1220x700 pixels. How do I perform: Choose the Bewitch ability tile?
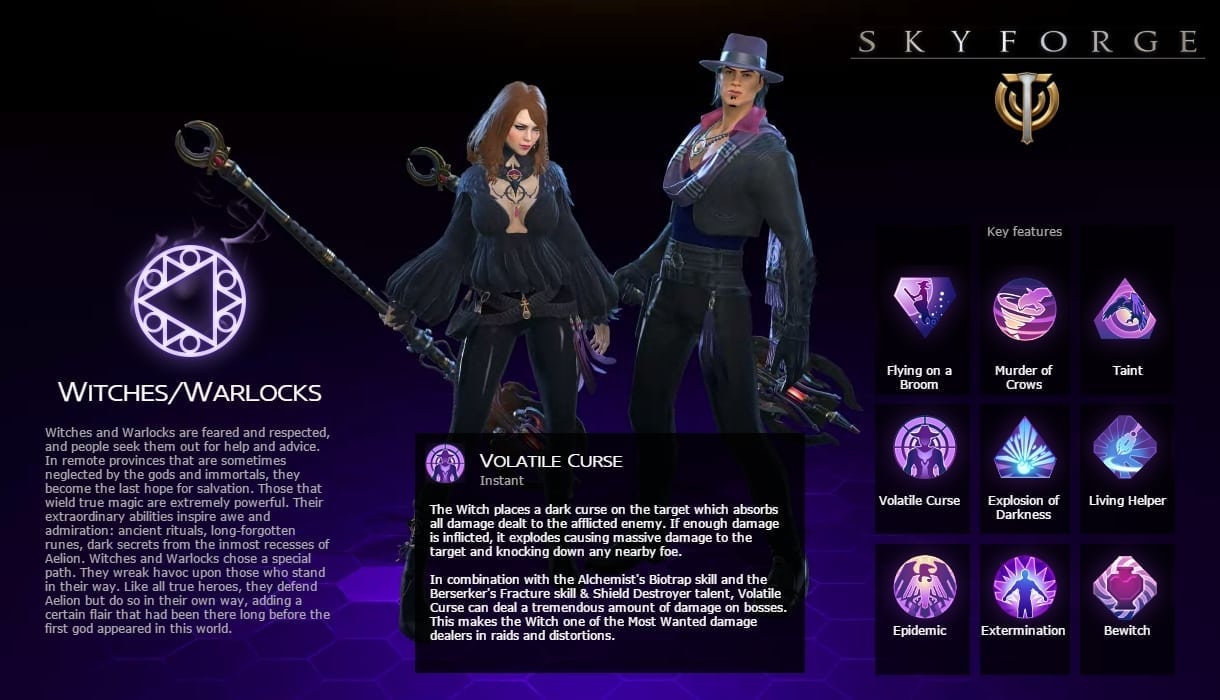pos(1126,586)
